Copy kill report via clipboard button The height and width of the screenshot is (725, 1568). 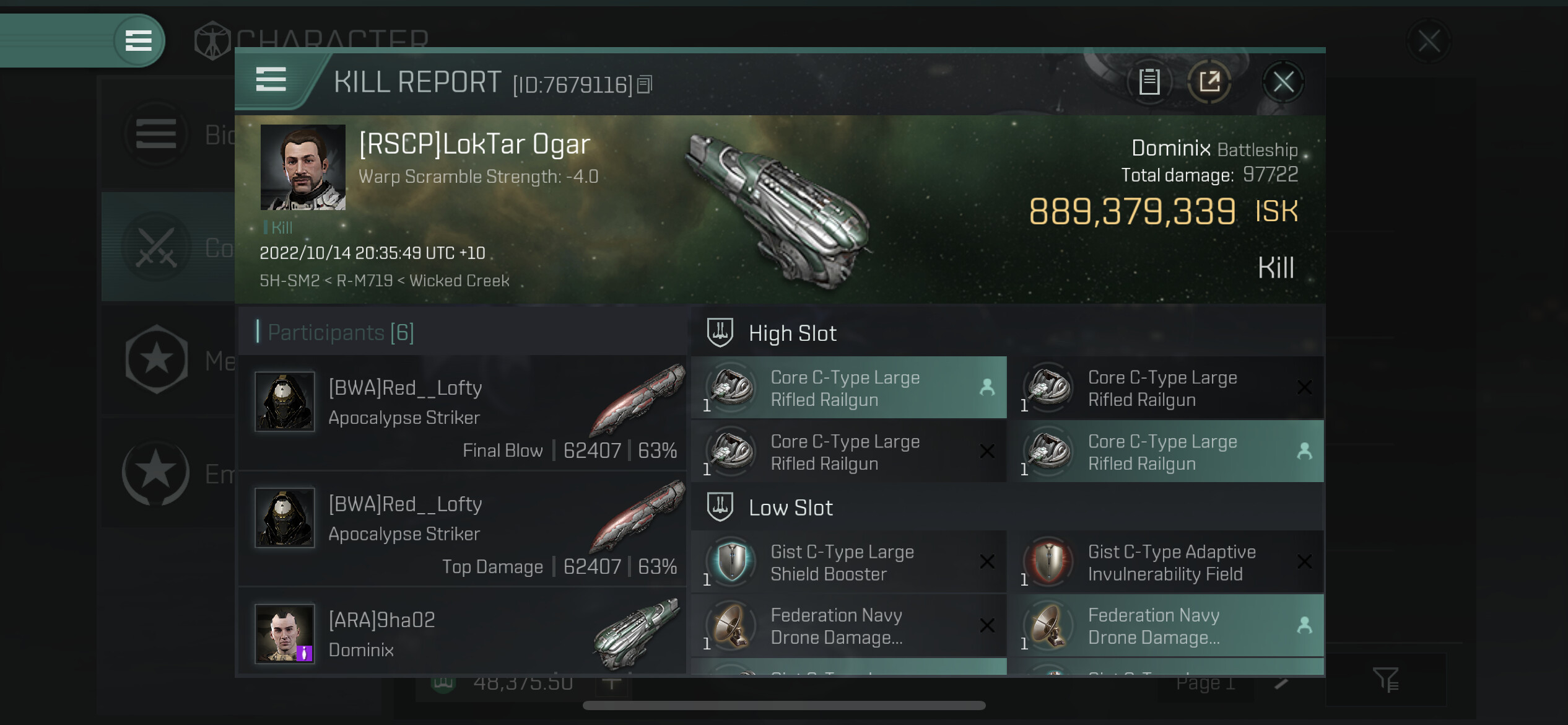pyautogui.click(x=1149, y=82)
